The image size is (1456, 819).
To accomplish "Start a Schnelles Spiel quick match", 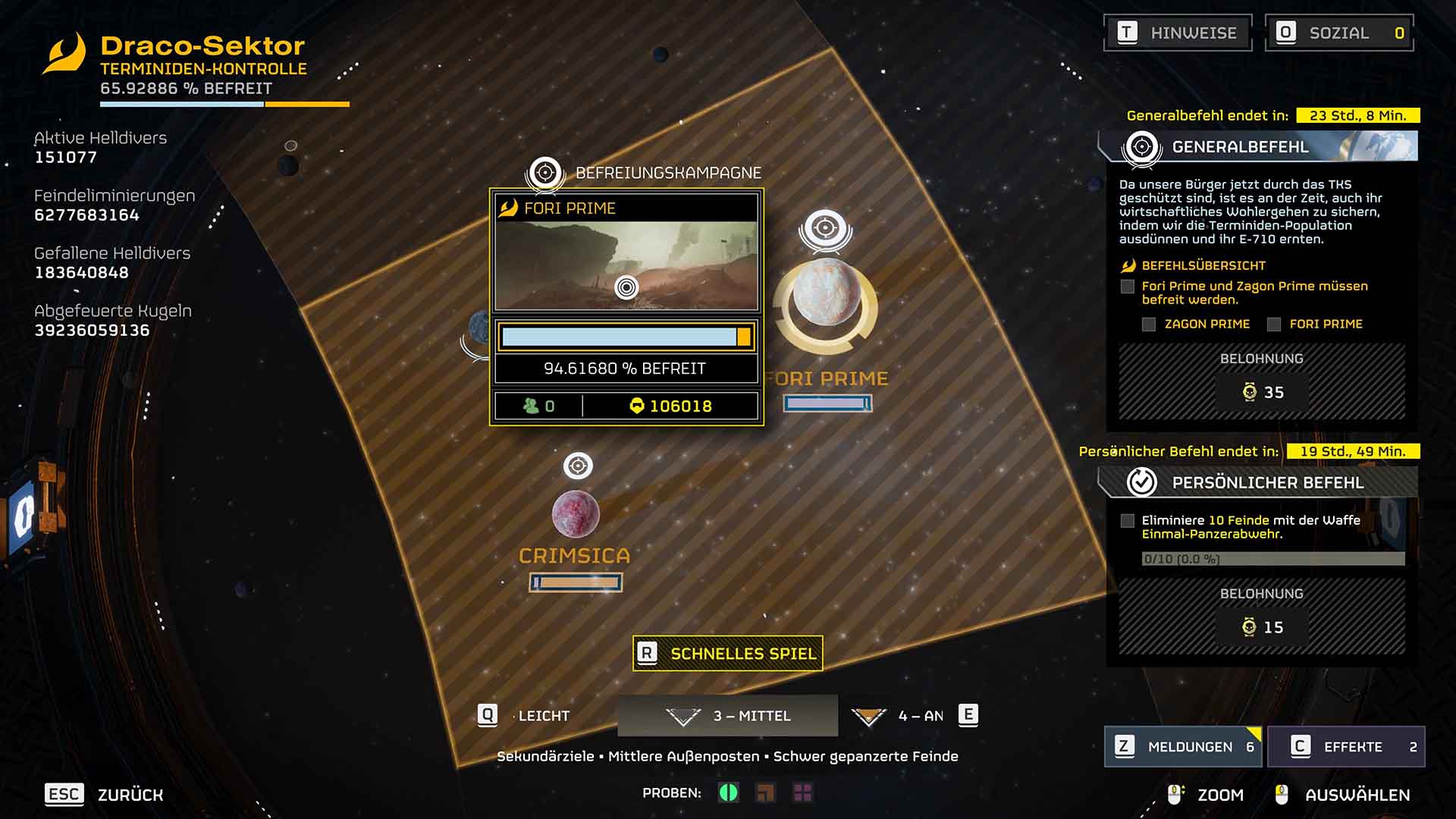I will click(728, 654).
